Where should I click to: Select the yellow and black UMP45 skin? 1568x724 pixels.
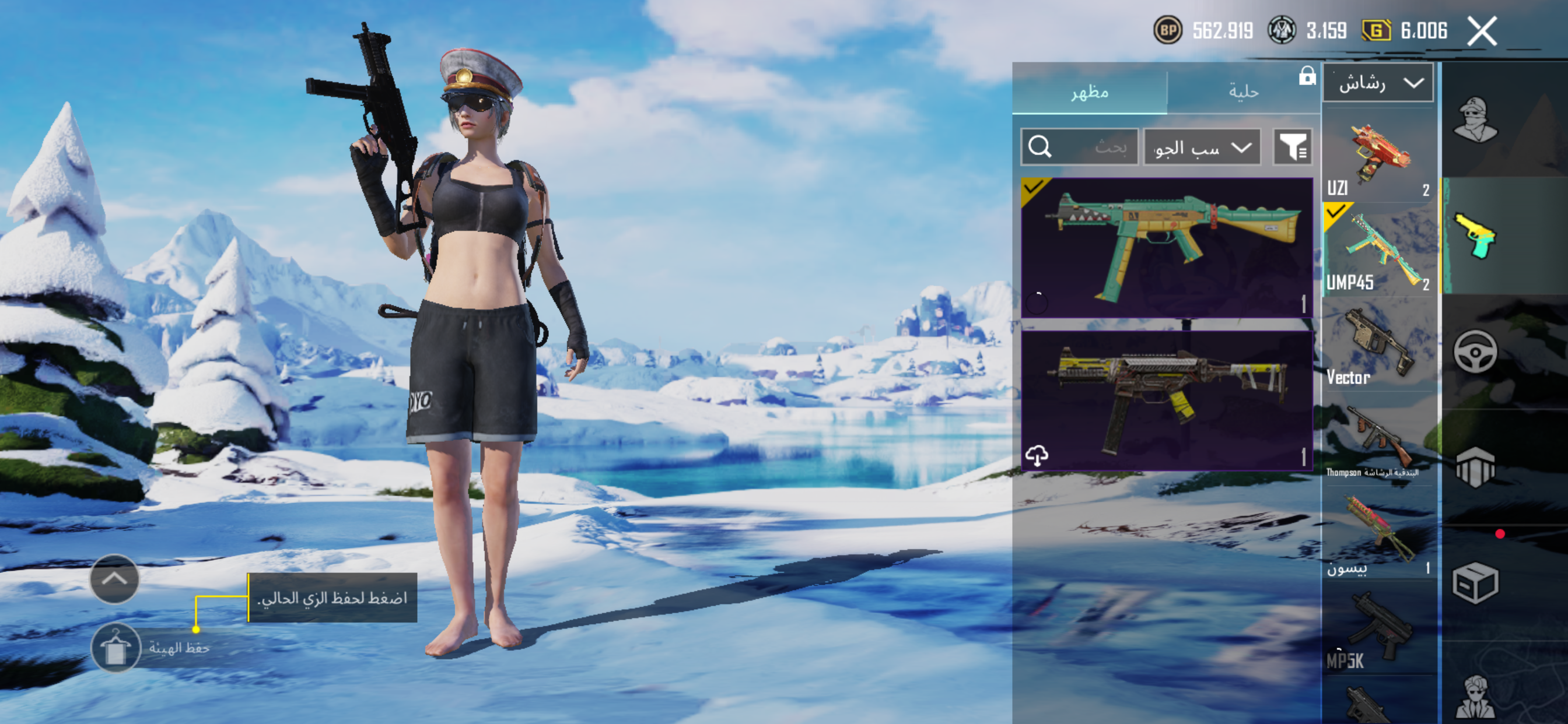point(1166,400)
